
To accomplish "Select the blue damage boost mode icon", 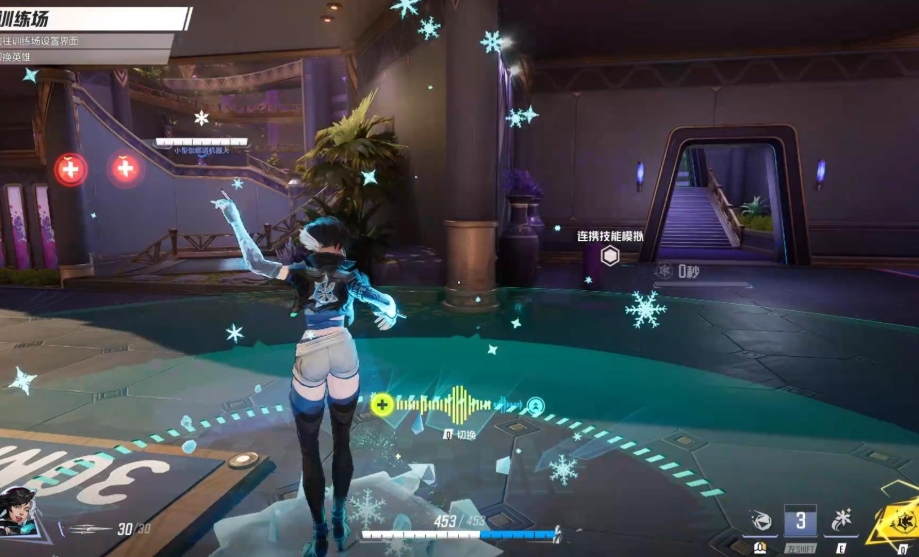I will tap(536, 405).
